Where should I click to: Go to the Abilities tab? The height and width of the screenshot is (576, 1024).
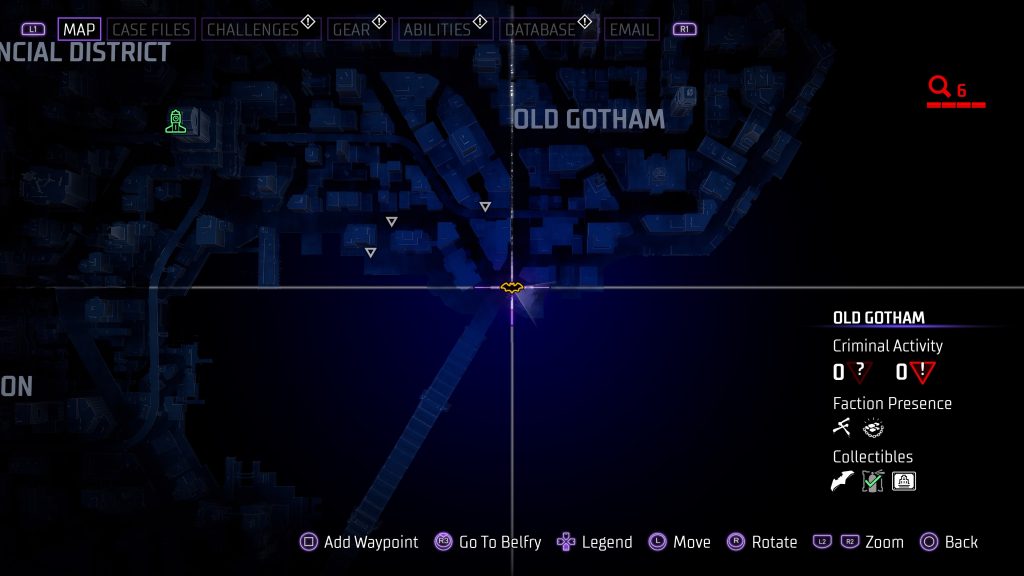(x=437, y=30)
